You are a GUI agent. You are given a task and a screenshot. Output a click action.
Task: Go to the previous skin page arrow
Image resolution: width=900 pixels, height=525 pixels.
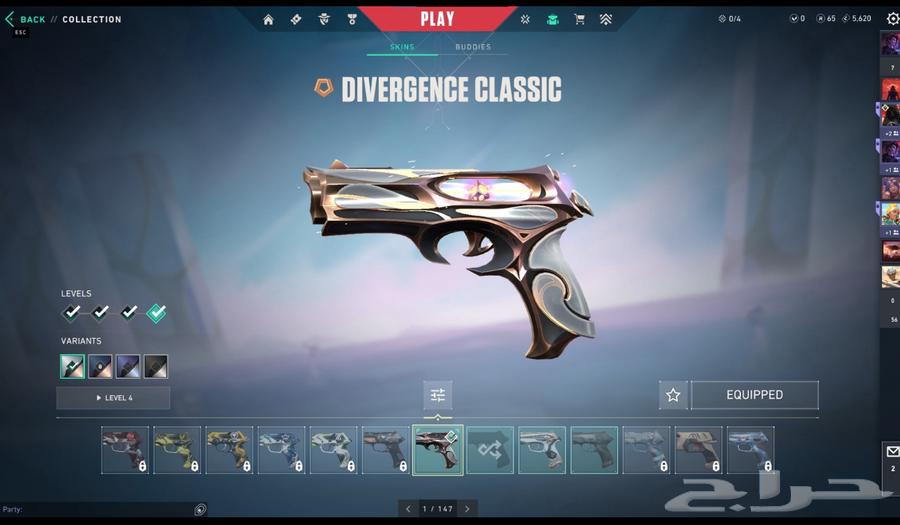click(408, 509)
